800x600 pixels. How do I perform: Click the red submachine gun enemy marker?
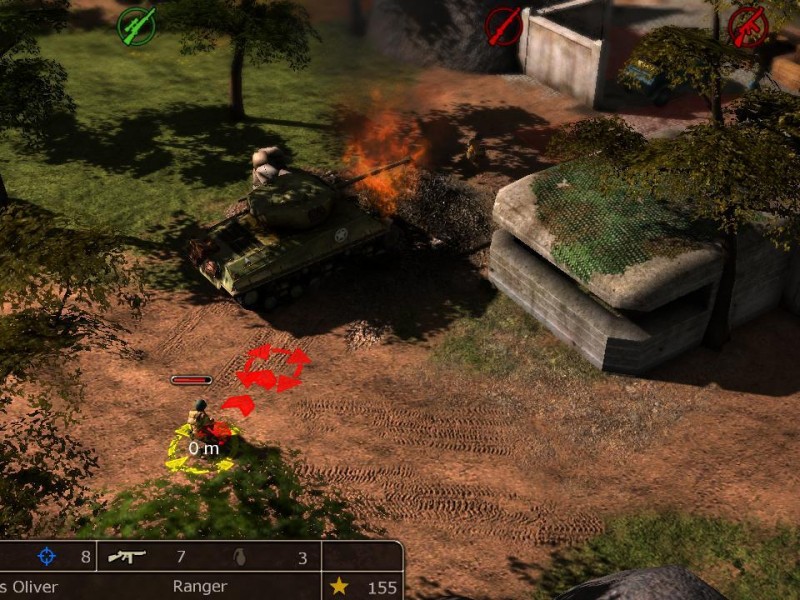747,27
